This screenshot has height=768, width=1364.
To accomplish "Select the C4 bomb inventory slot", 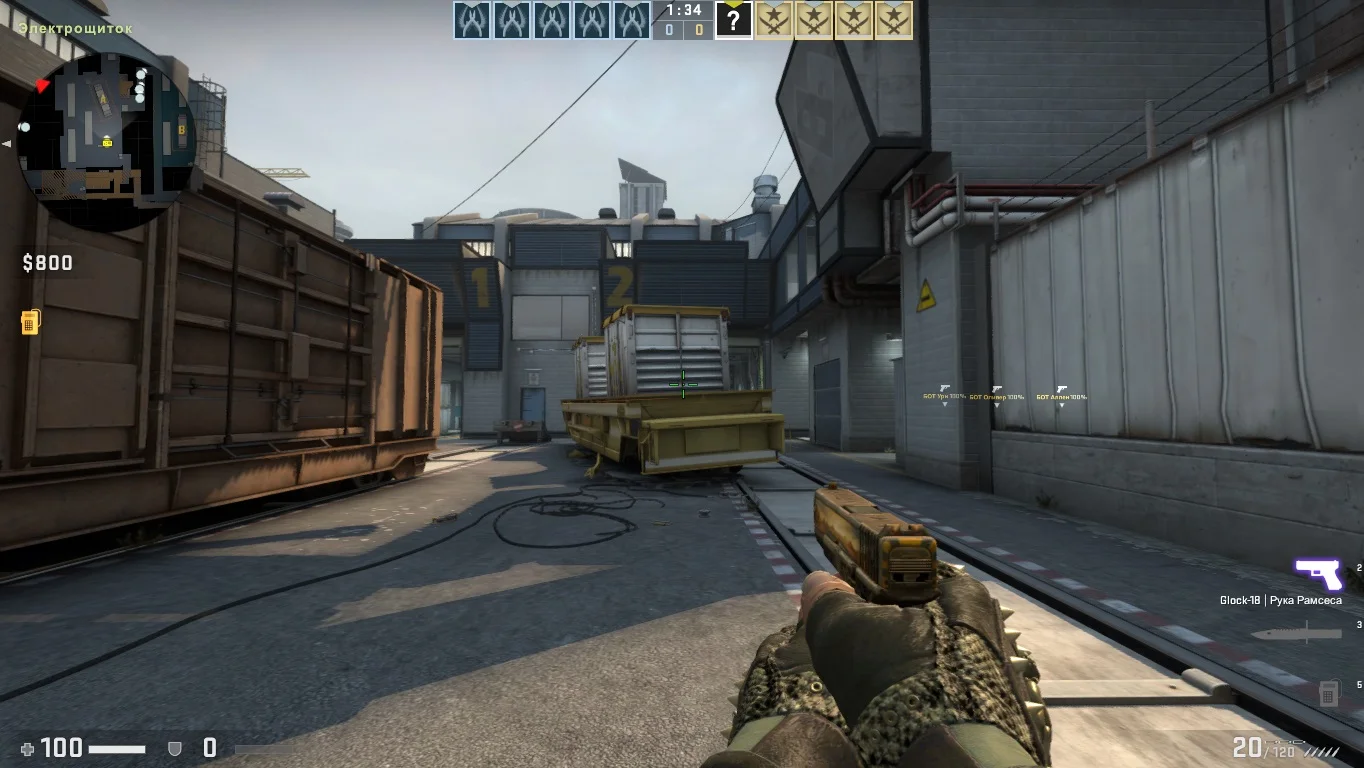I will (x=1328, y=691).
